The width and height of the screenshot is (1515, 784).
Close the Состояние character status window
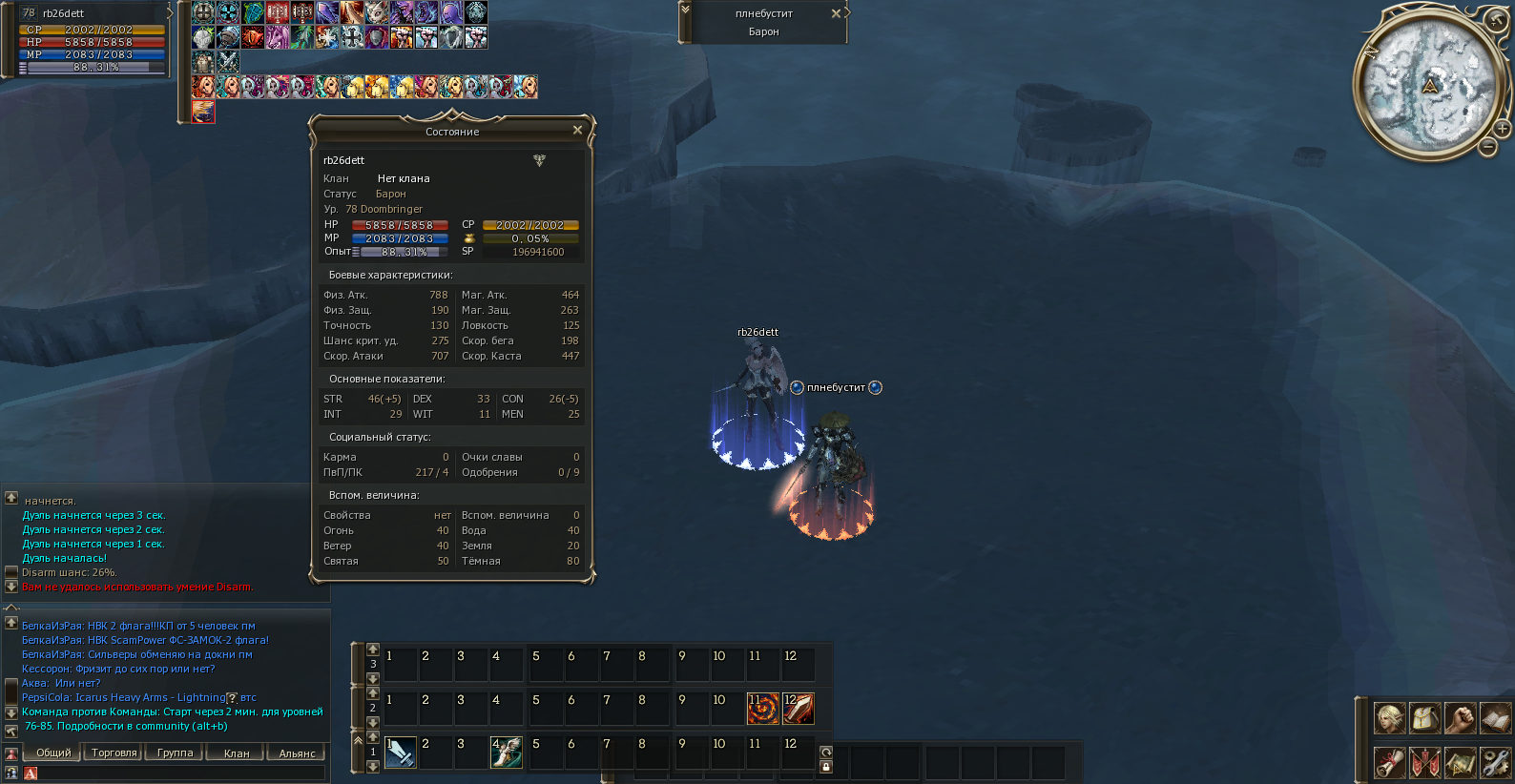[x=577, y=130]
